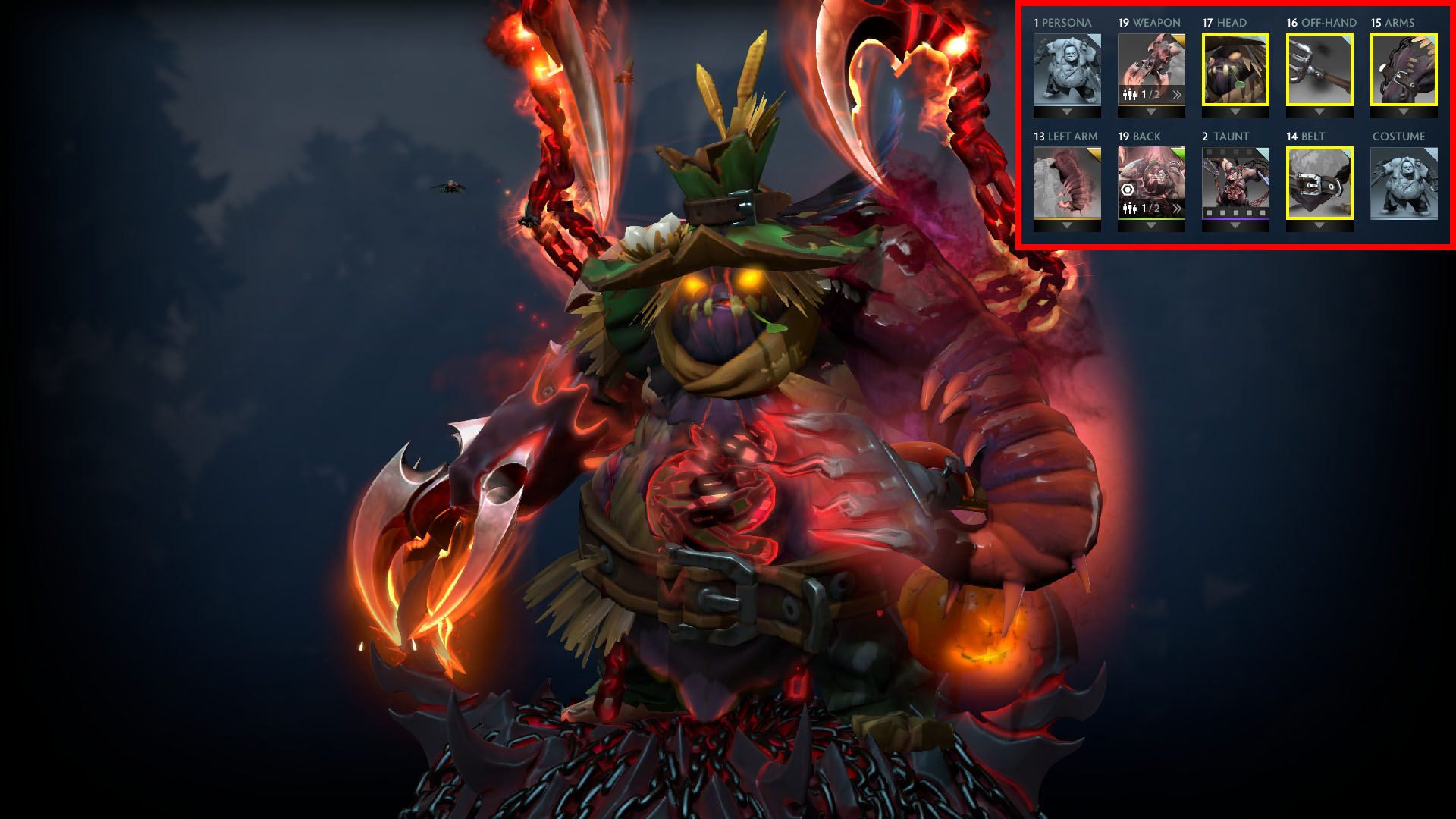1456x819 pixels.
Task: Click the Pudge model in the preview area
Action: (720, 455)
